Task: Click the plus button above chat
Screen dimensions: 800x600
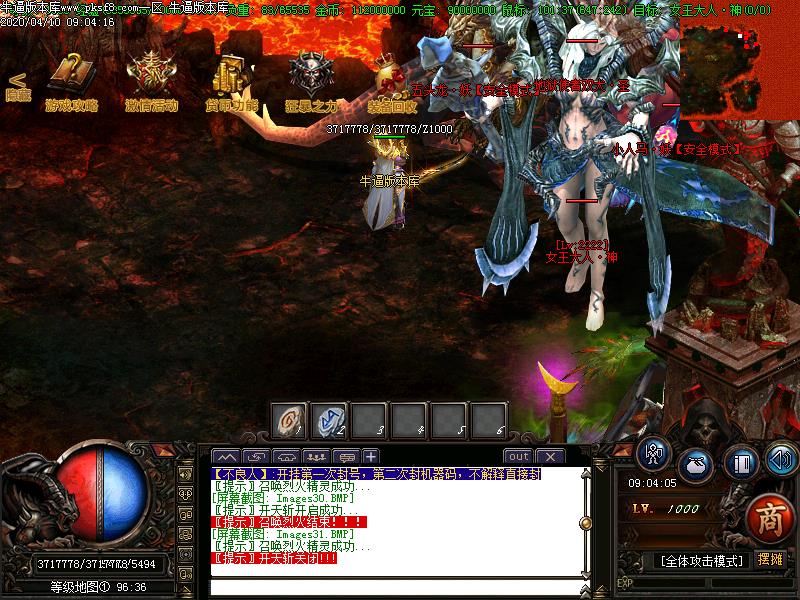Action: pyautogui.click(x=371, y=456)
